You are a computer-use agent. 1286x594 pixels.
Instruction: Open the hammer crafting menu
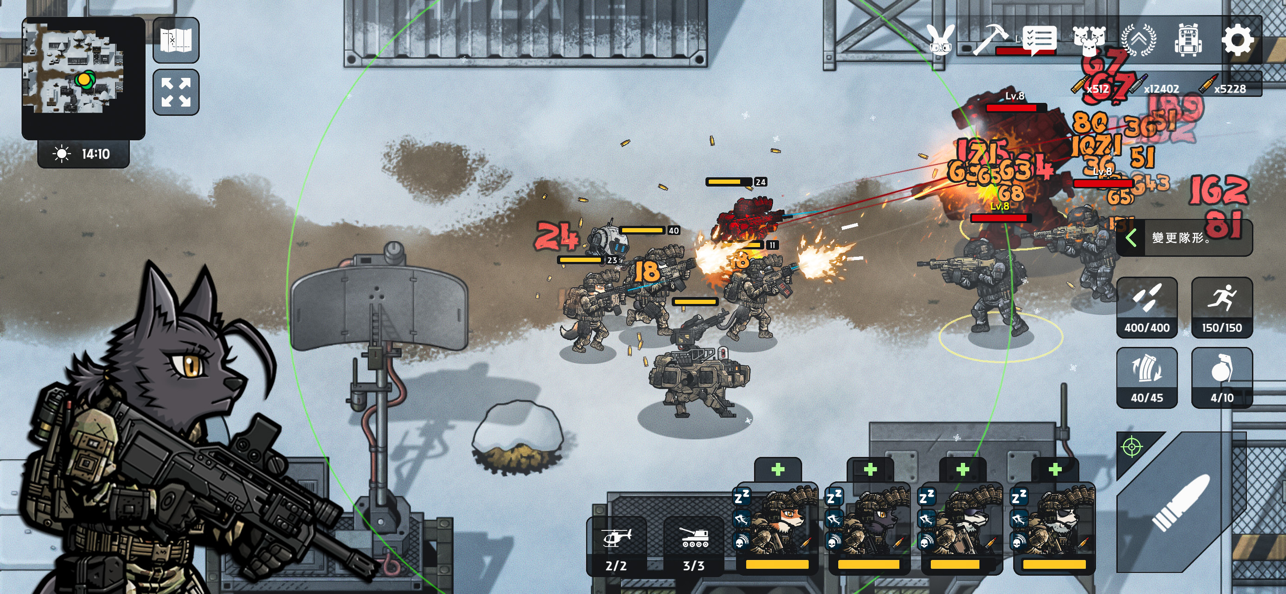coord(990,41)
